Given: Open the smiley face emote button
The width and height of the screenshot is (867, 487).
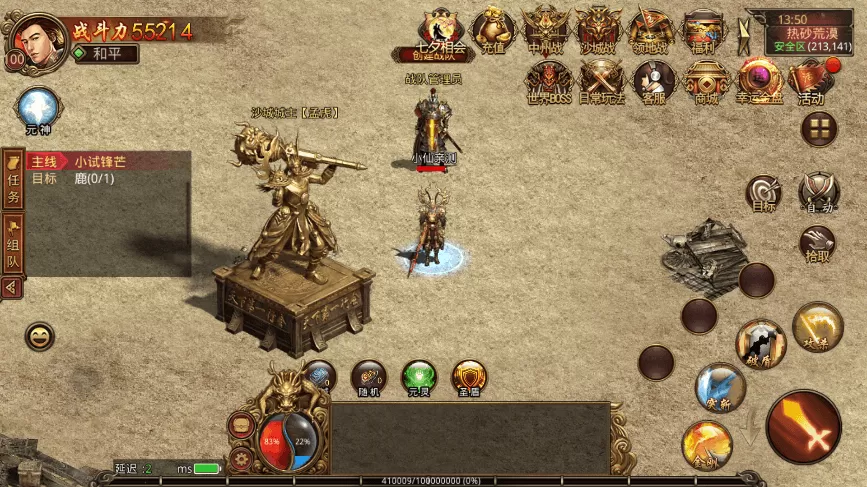Looking at the screenshot, I should click(x=40, y=337).
